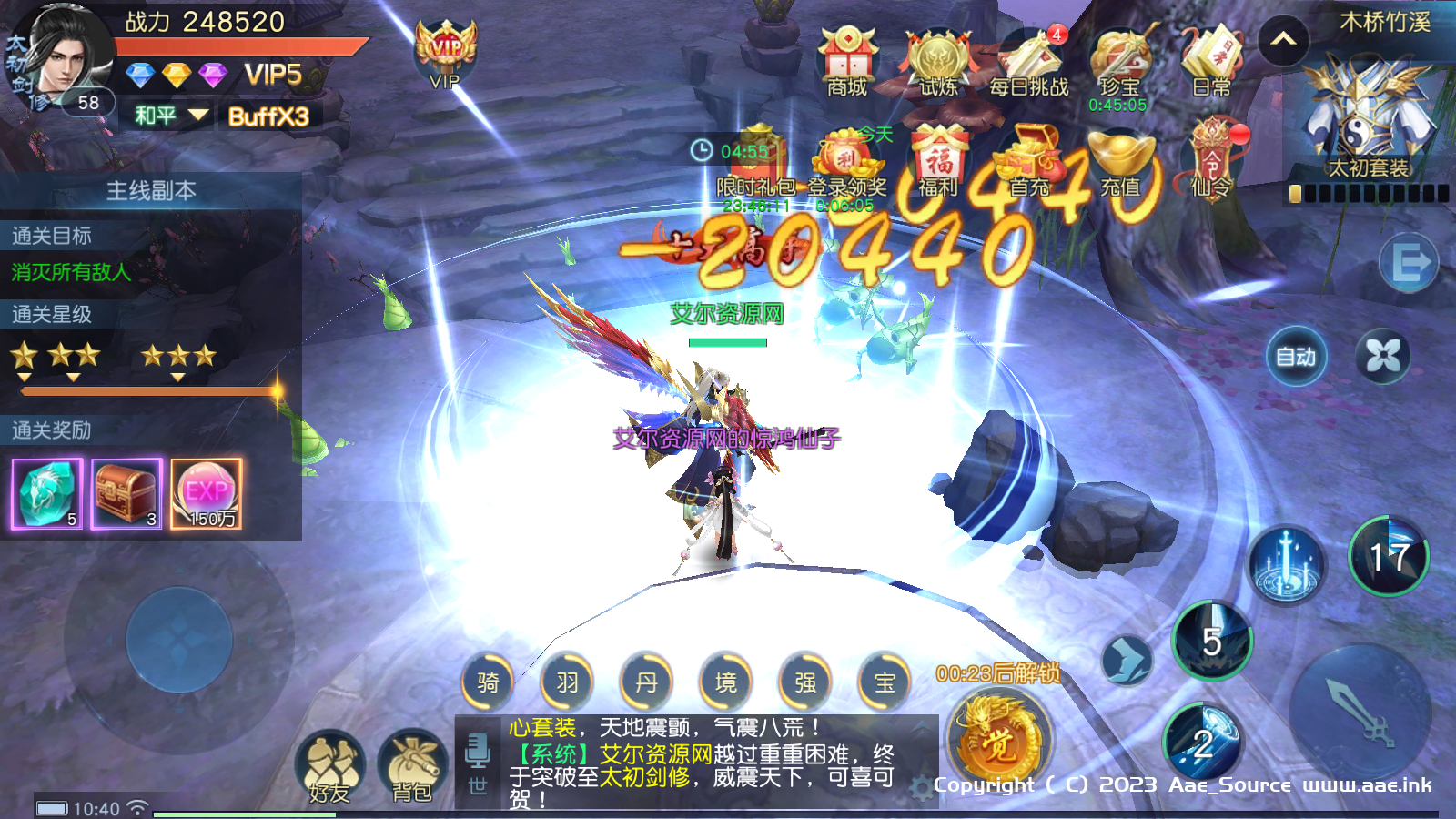Open the 背包 backpack

click(412, 767)
